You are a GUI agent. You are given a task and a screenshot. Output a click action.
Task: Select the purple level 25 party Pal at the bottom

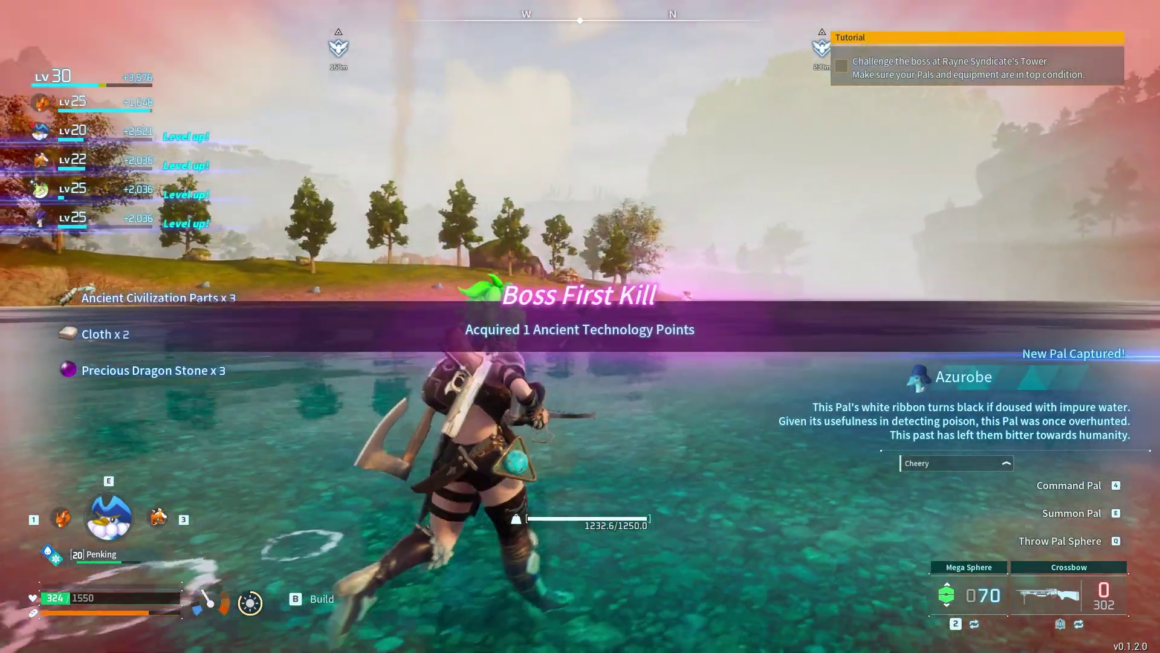(41, 219)
